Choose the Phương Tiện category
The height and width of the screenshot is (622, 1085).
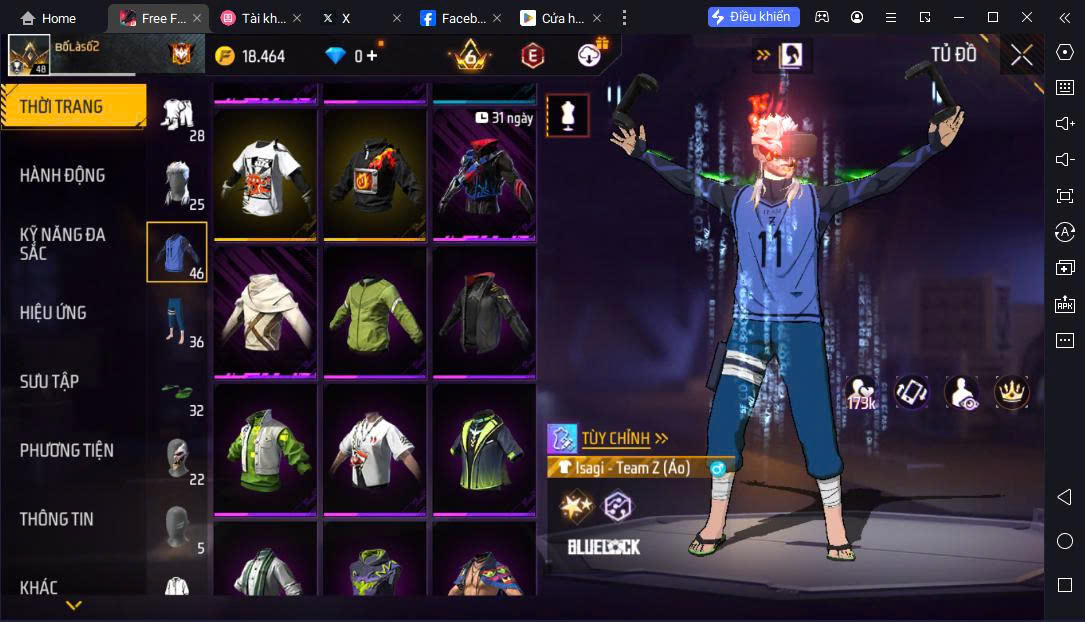click(x=67, y=451)
